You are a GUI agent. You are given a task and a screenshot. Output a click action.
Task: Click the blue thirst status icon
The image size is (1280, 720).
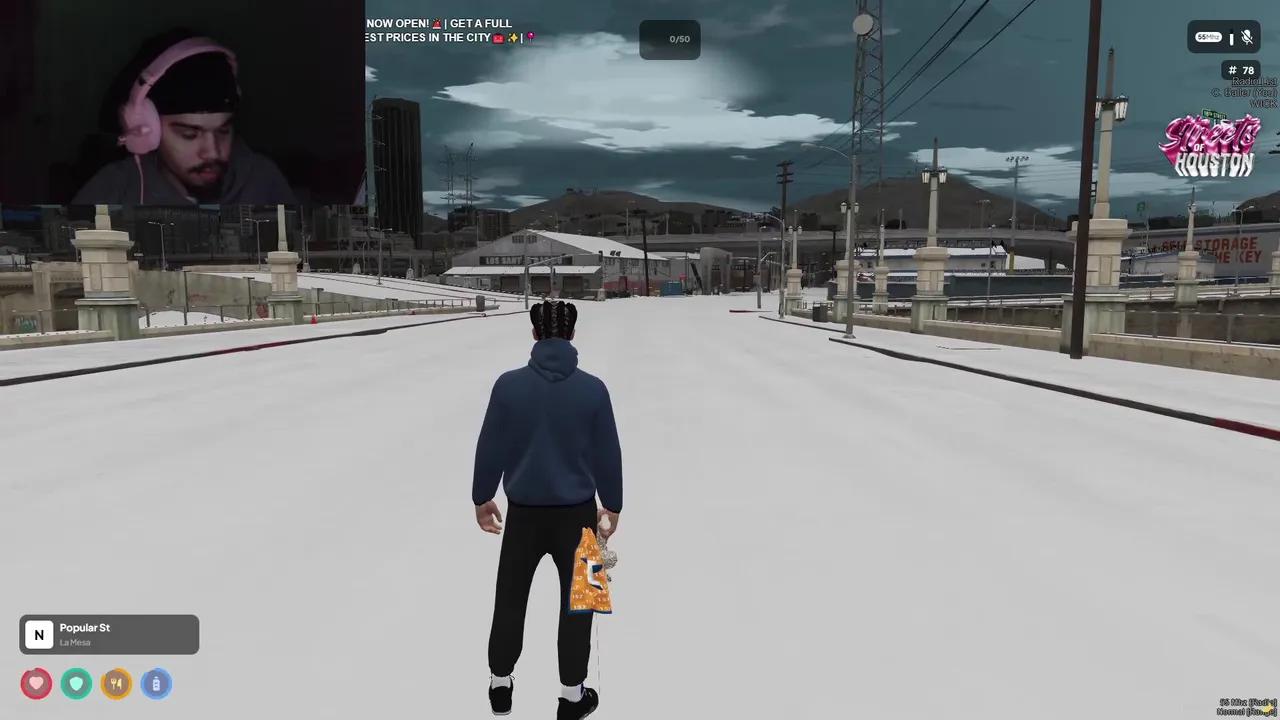click(156, 683)
